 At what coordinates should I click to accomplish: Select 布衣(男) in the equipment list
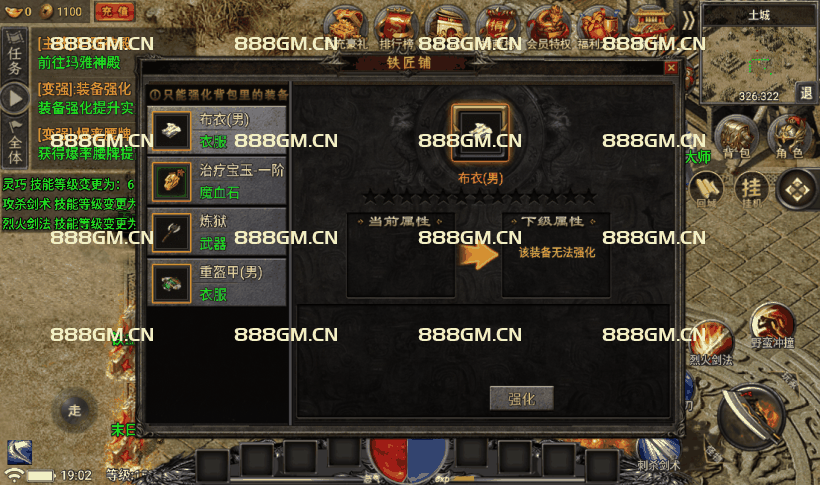click(x=217, y=130)
